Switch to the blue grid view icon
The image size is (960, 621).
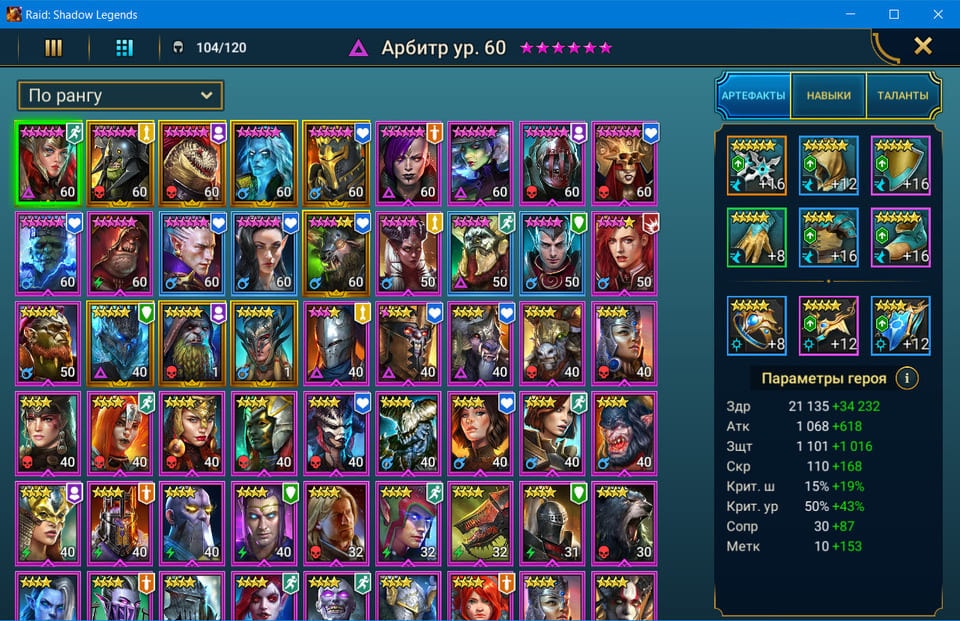pyautogui.click(x=124, y=47)
